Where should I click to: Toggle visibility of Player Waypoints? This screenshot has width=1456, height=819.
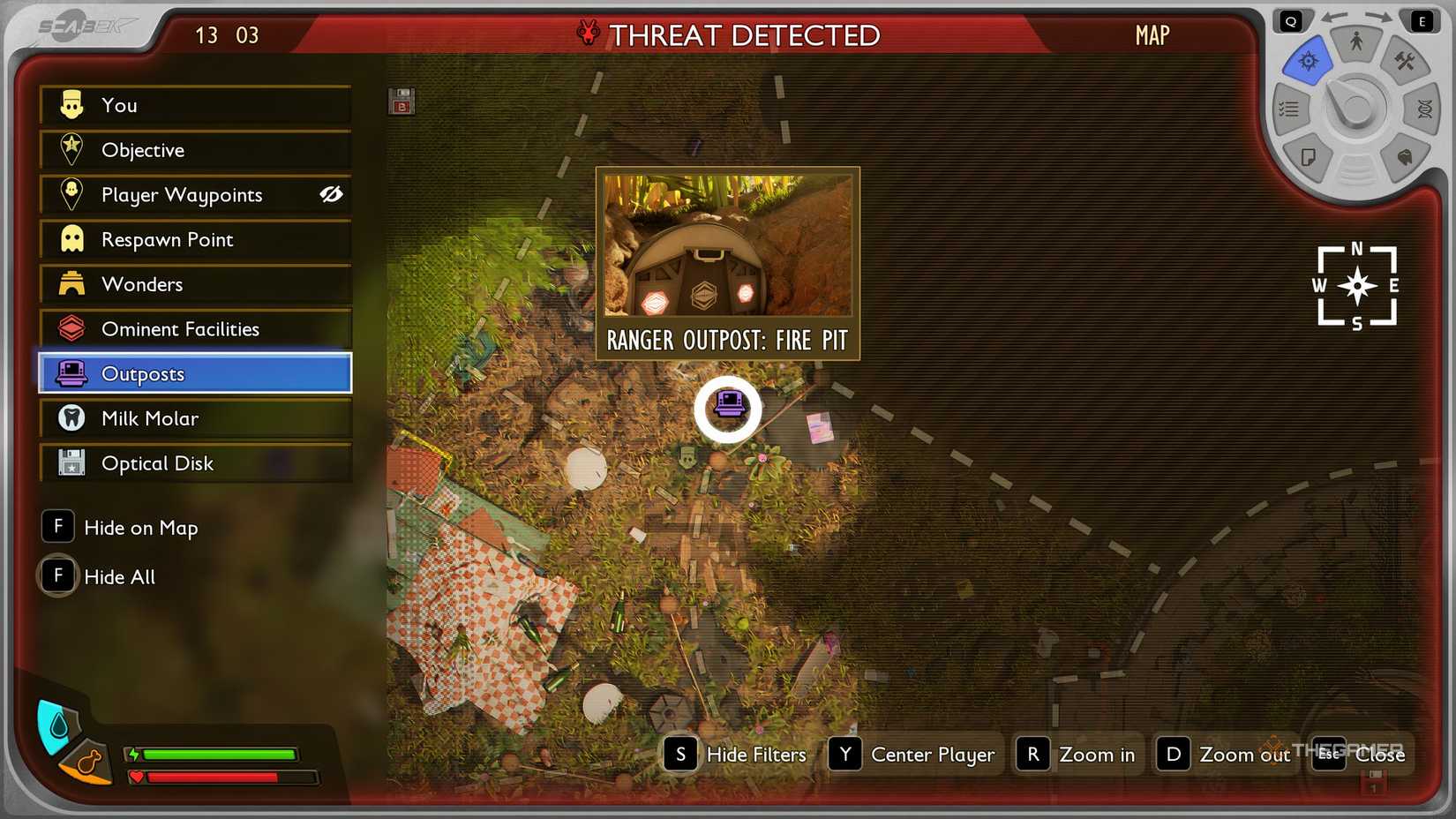(x=330, y=195)
